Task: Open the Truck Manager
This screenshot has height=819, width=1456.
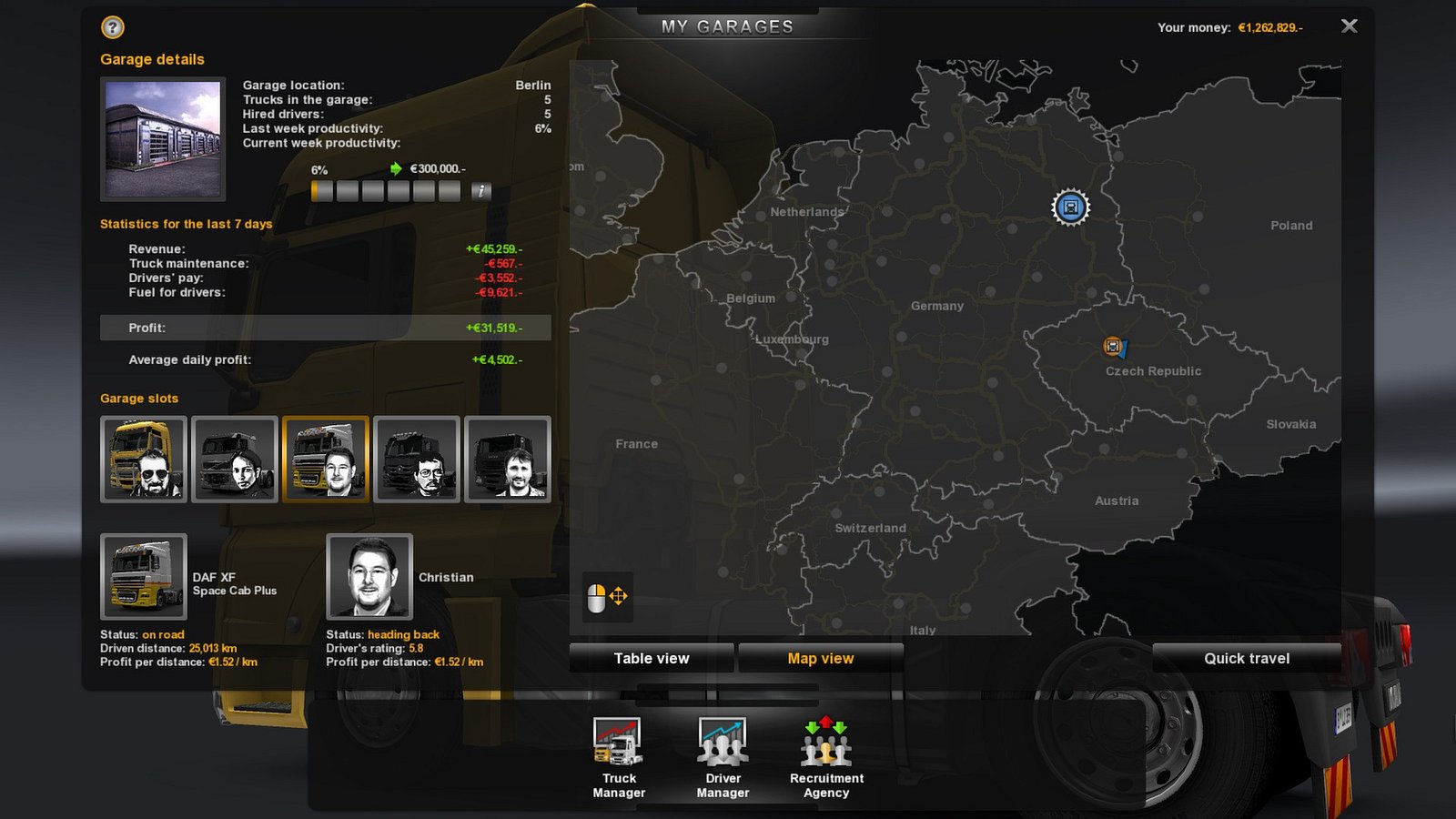Action: 618,753
